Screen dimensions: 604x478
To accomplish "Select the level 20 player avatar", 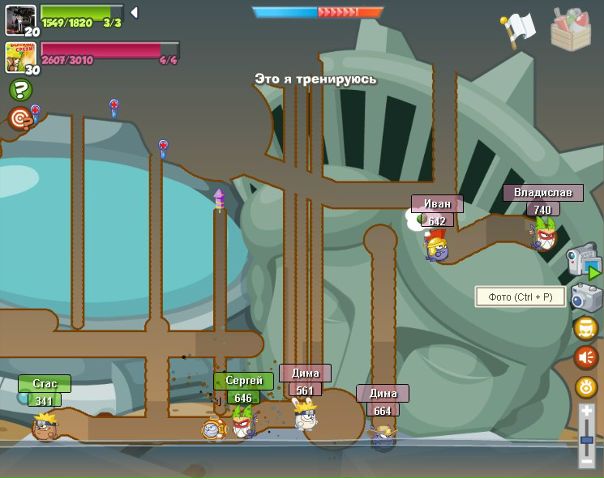I will tap(20, 19).
